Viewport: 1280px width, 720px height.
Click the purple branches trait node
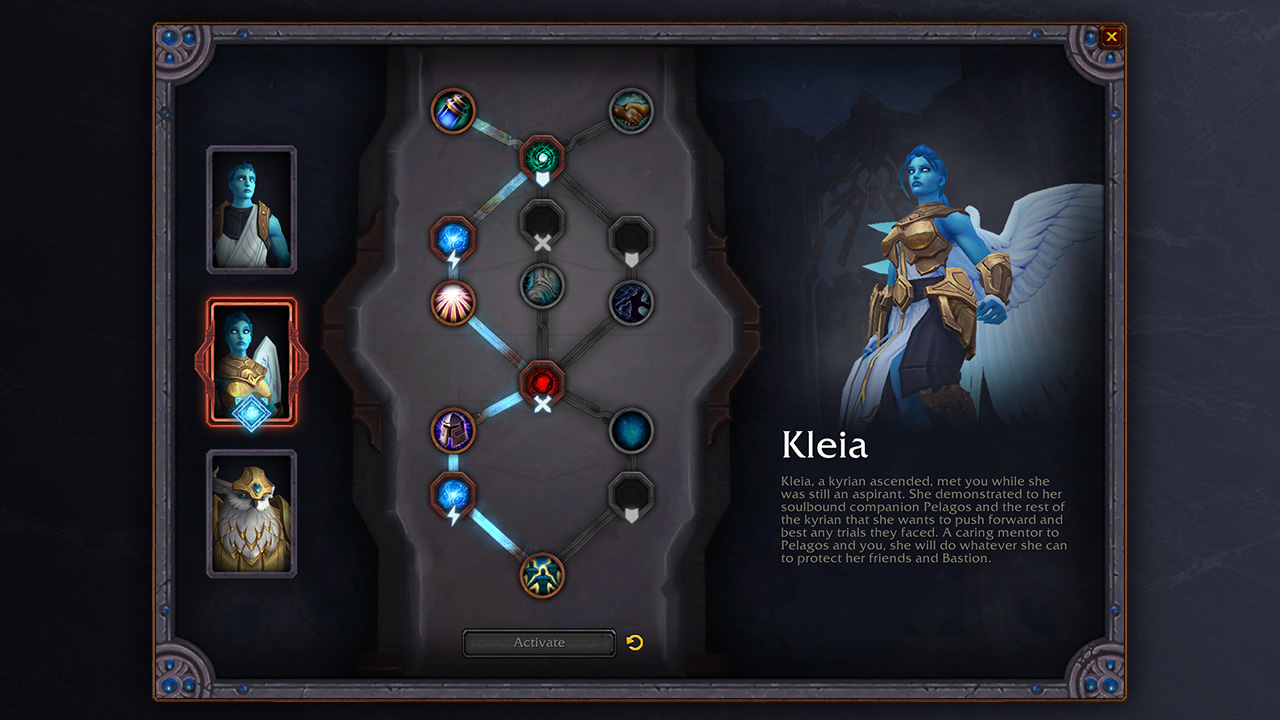pyautogui.click(x=631, y=302)
